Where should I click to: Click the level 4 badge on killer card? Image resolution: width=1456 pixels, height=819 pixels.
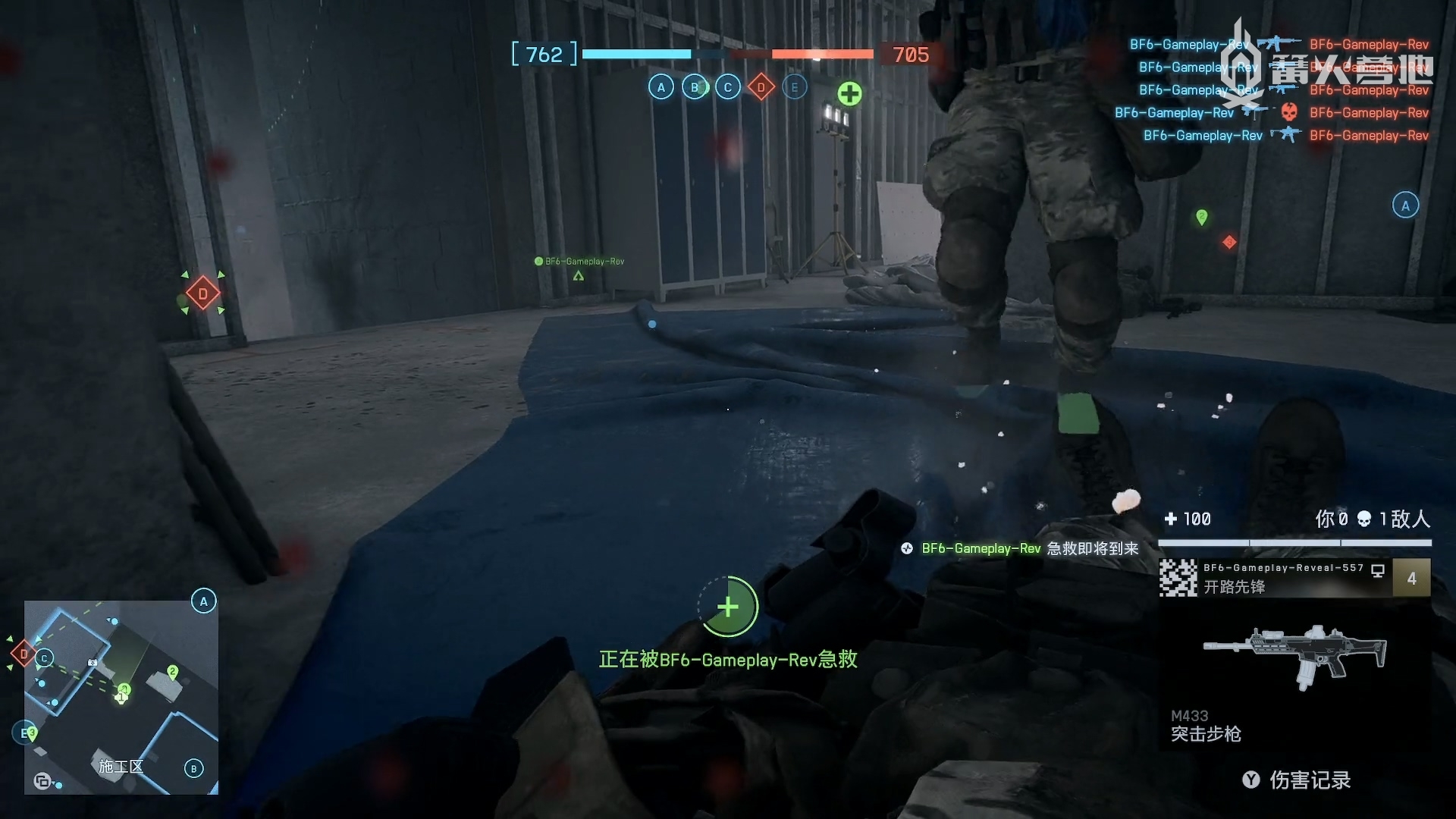[x=1411, y=578]
